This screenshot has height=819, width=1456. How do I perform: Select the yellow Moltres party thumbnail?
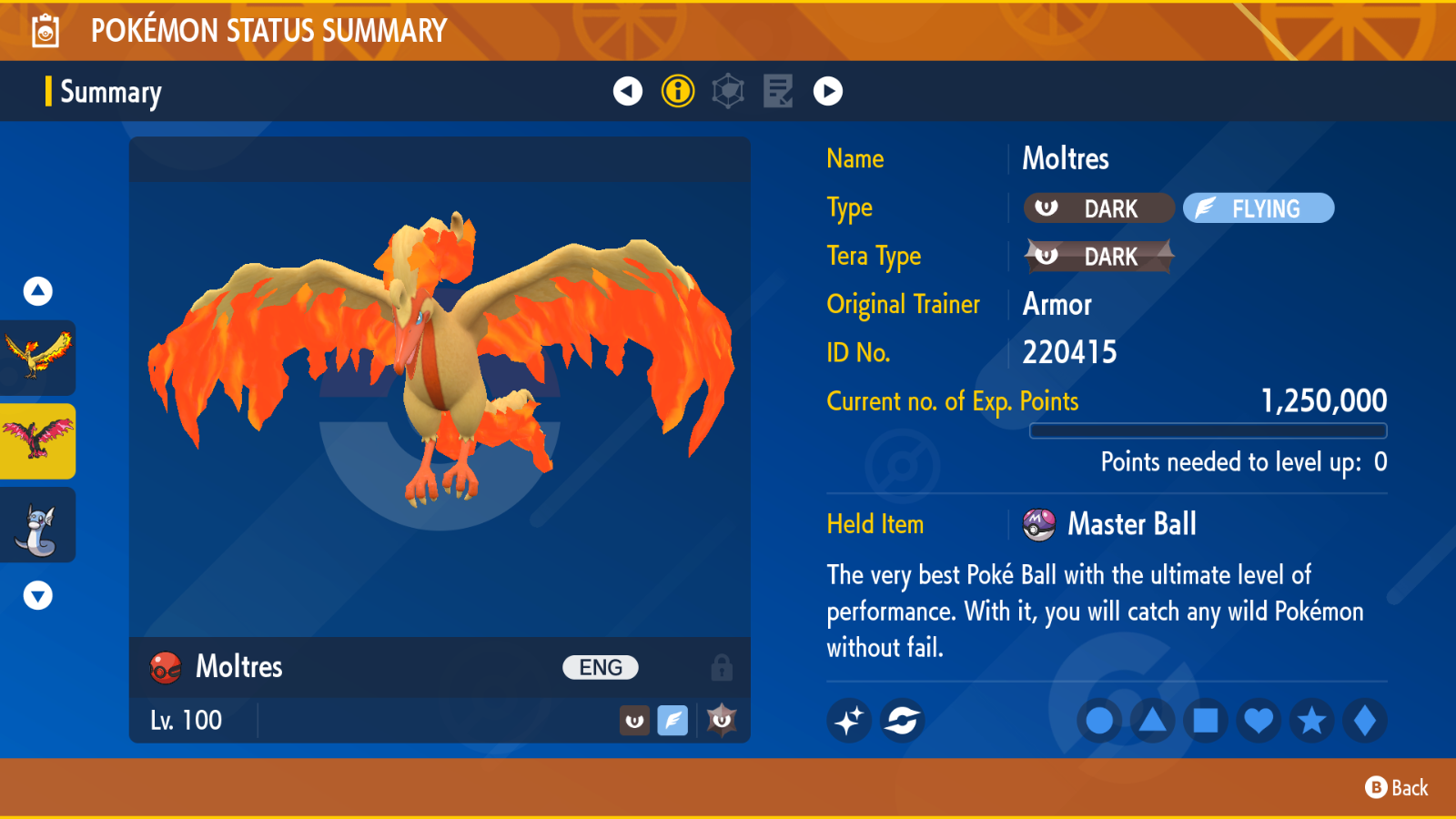point(38,357)
